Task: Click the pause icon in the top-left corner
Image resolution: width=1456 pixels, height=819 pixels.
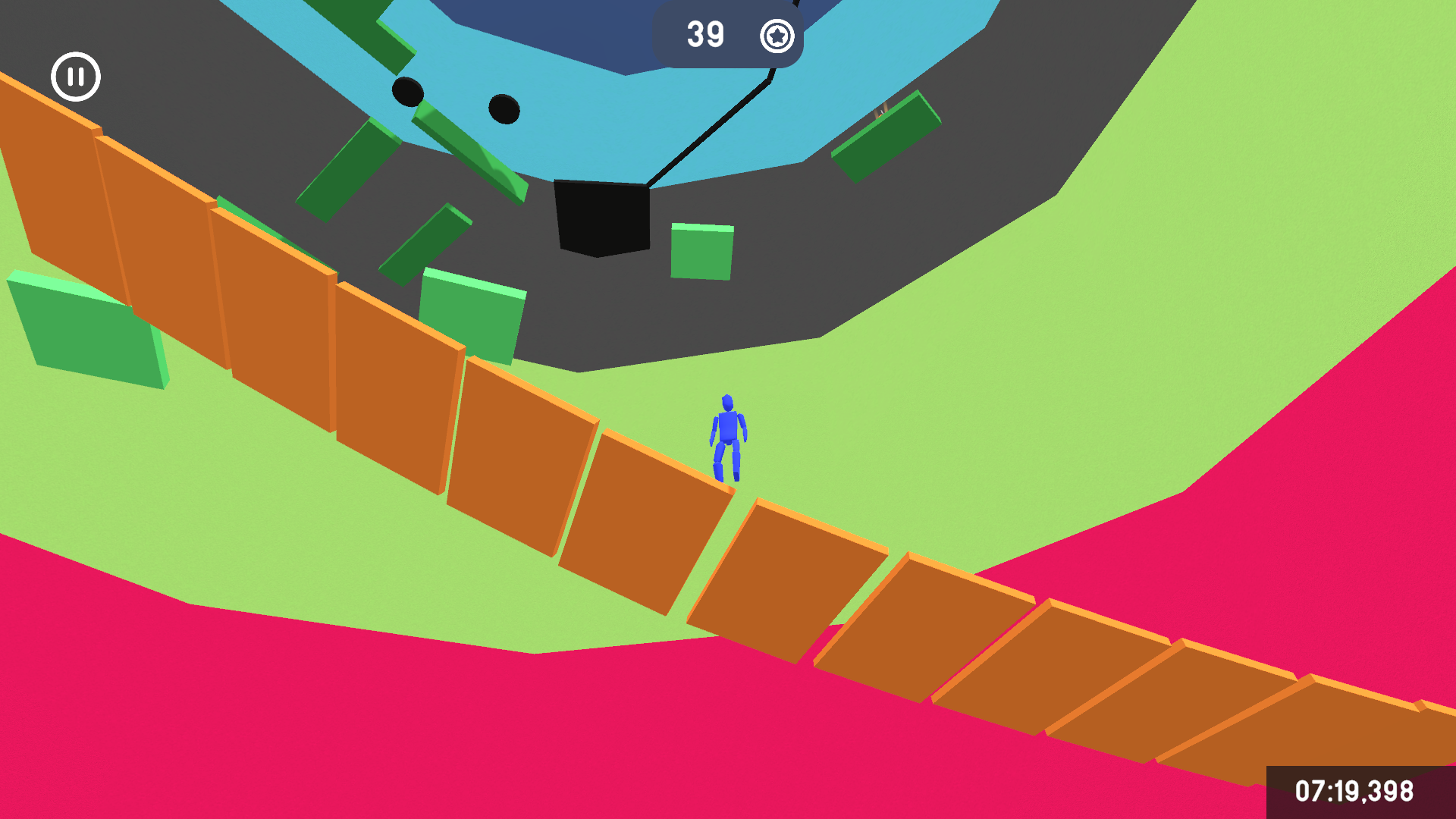Action: (75, 77)
